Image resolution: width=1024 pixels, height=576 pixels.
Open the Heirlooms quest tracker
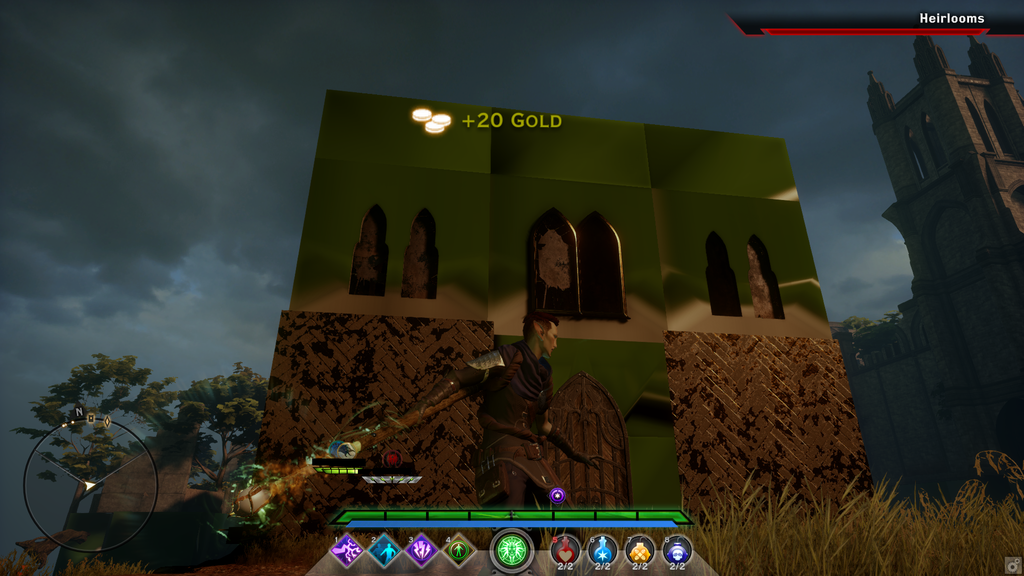[951, 19]
